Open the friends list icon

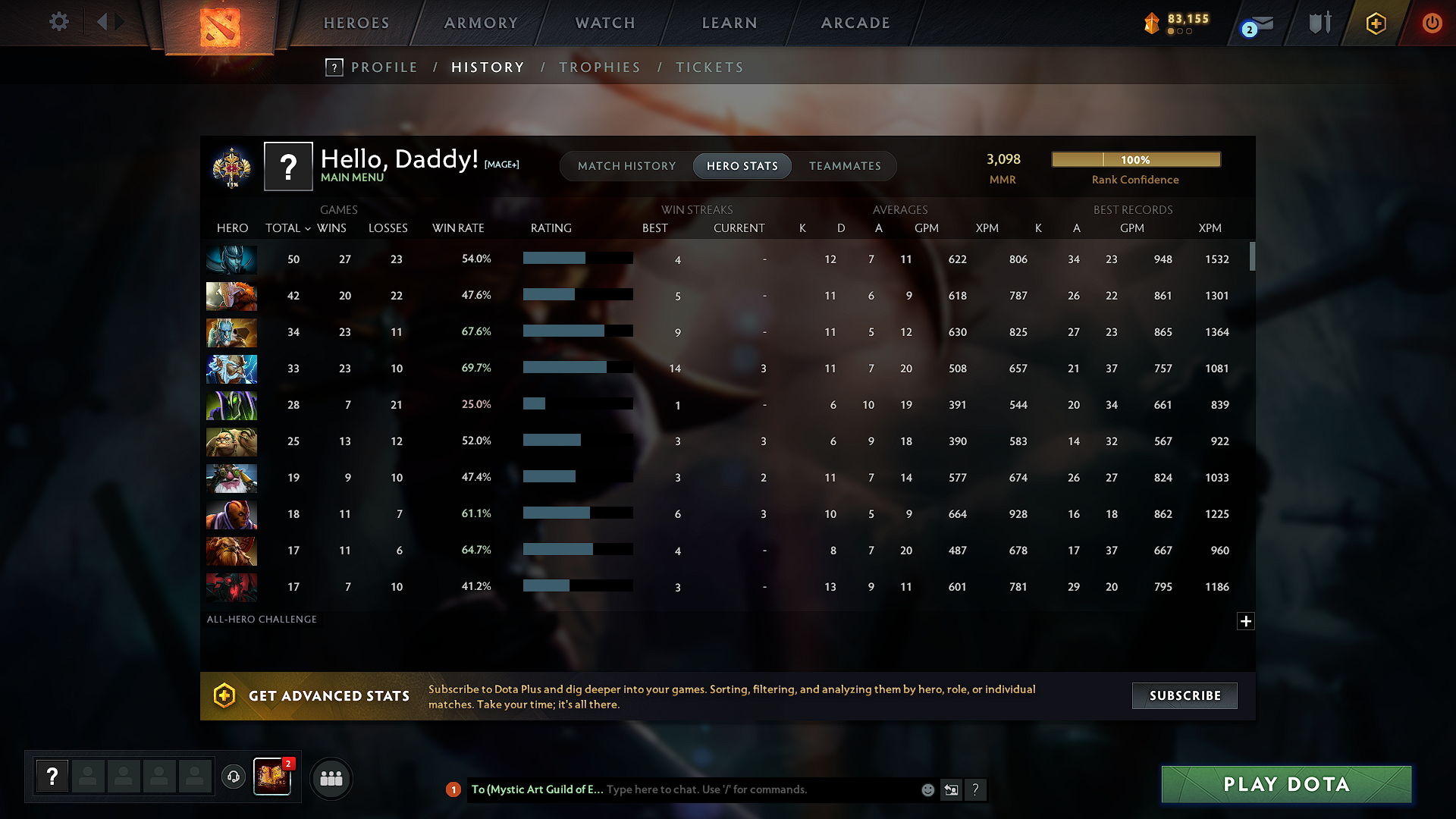[x=331, y=778]
